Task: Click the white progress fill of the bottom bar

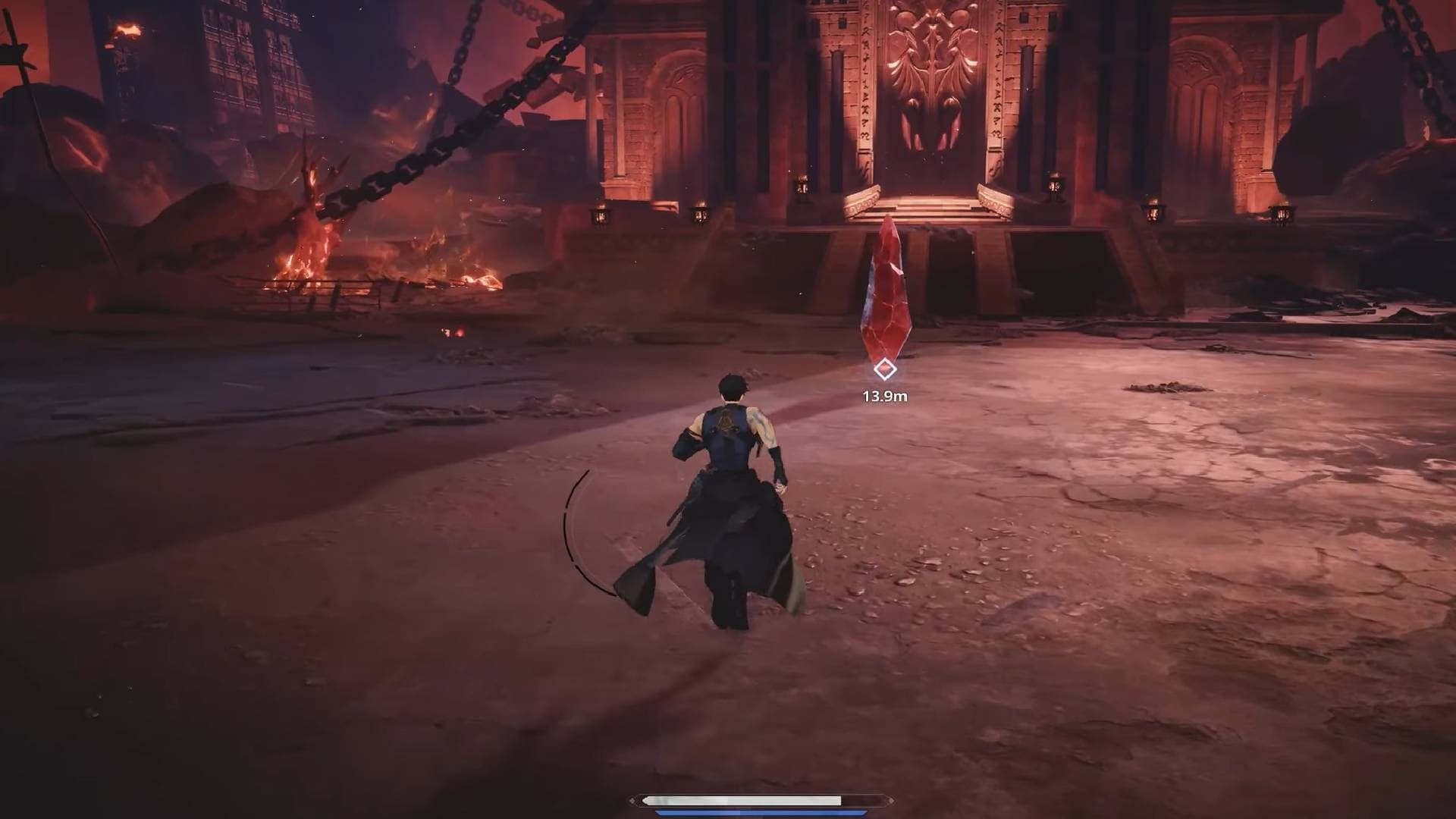Action: tap(743, 799)
